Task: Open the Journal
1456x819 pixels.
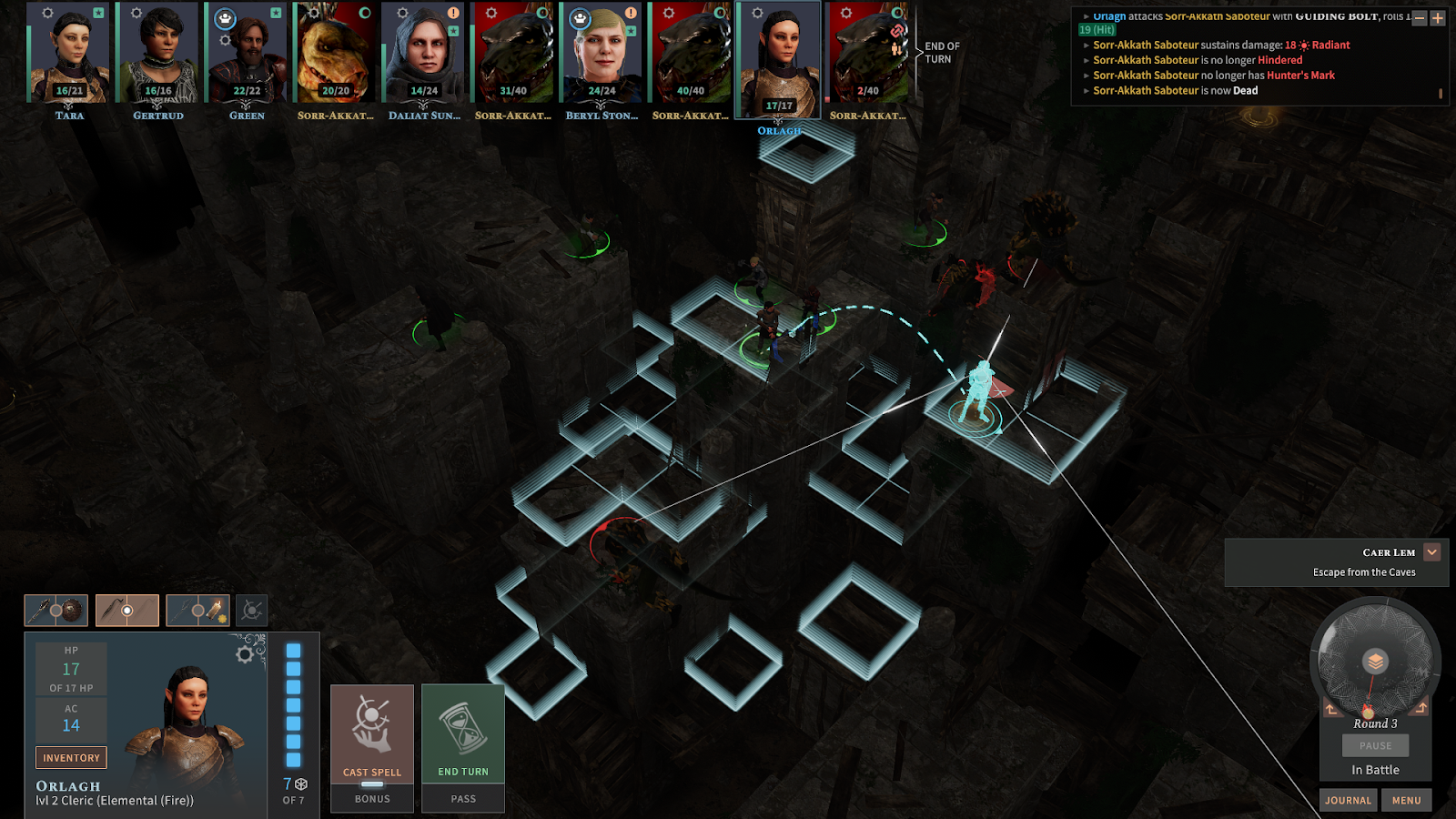Action: click(x=1348, y=800)
